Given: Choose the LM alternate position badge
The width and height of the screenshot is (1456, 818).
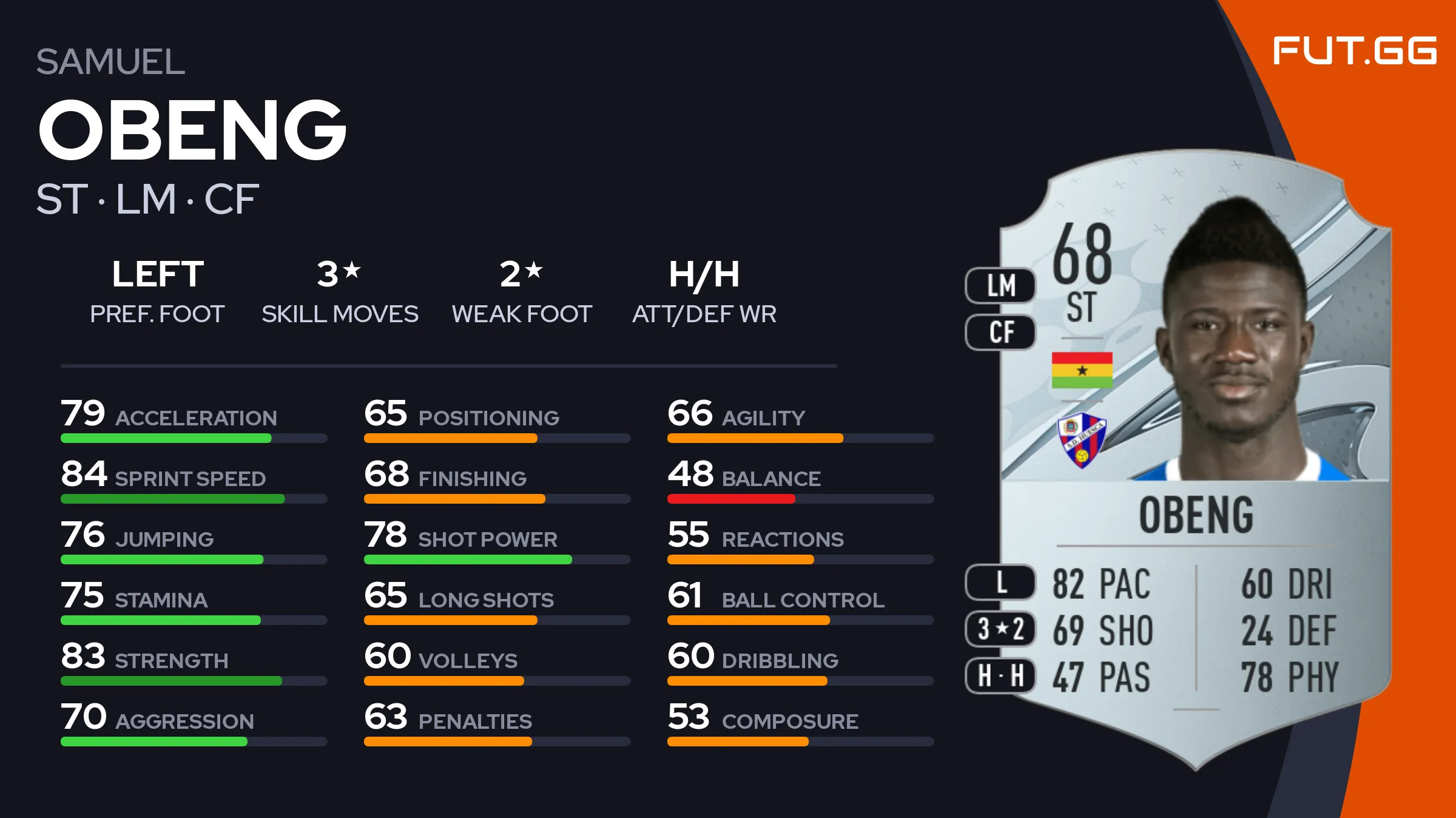Looking at the screenshot, I should 1000,285.
